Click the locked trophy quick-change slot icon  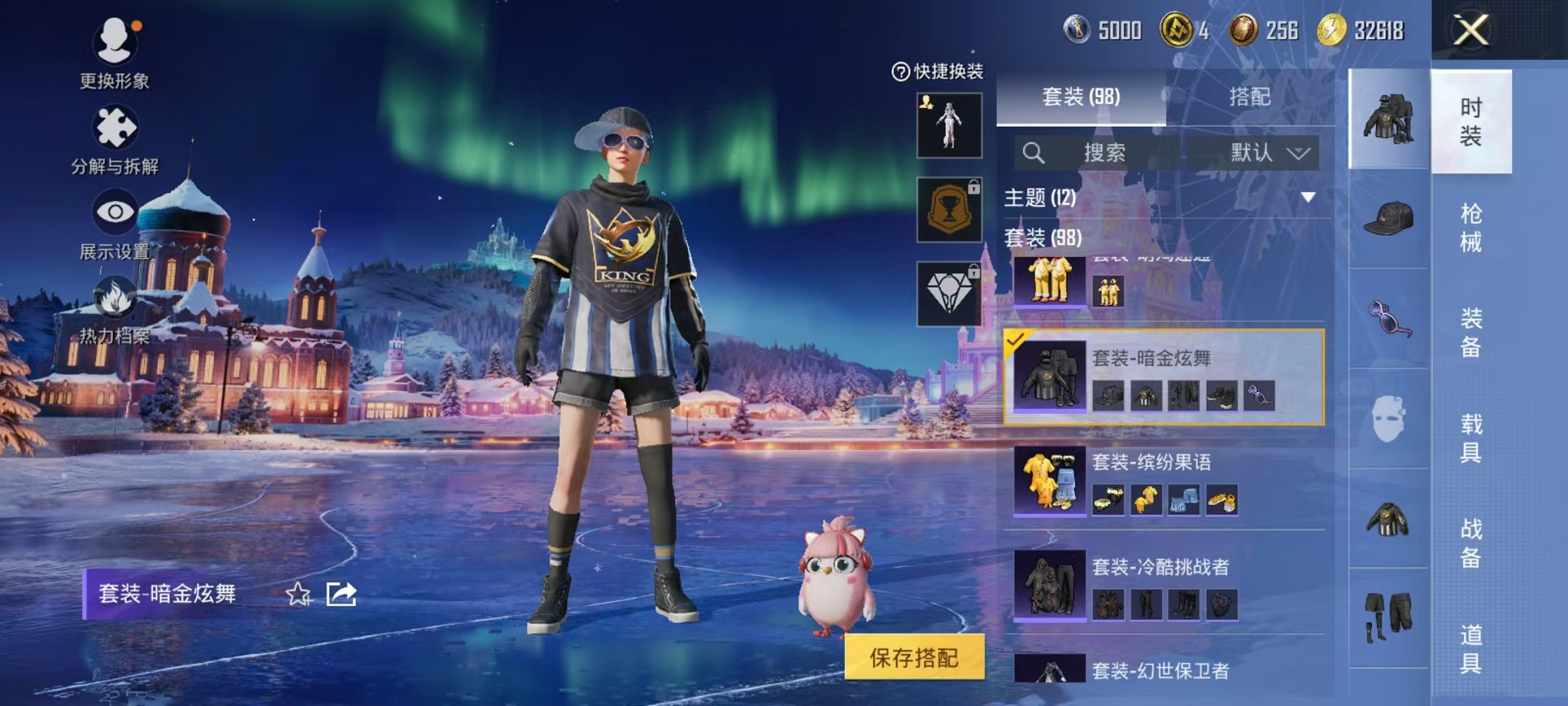pos(950,209)
